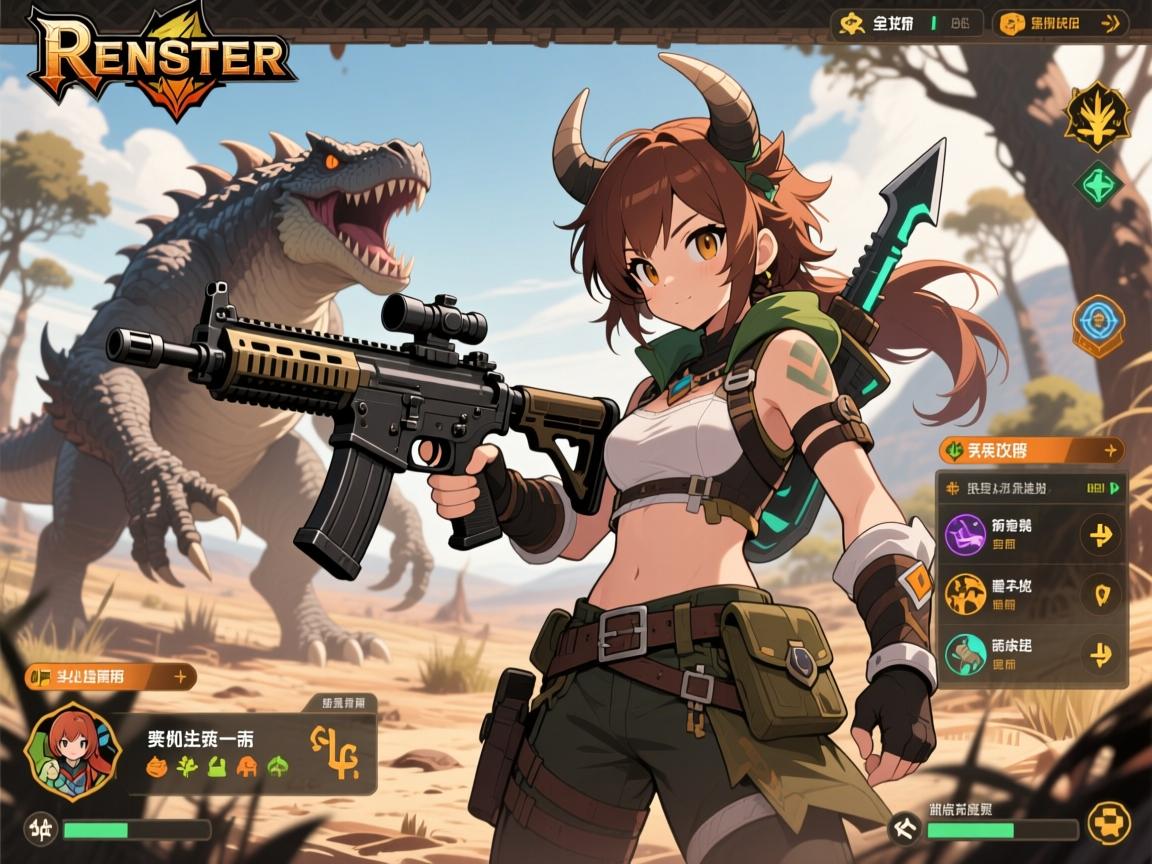Click the green play arrow in panel header

(1113, 488)
